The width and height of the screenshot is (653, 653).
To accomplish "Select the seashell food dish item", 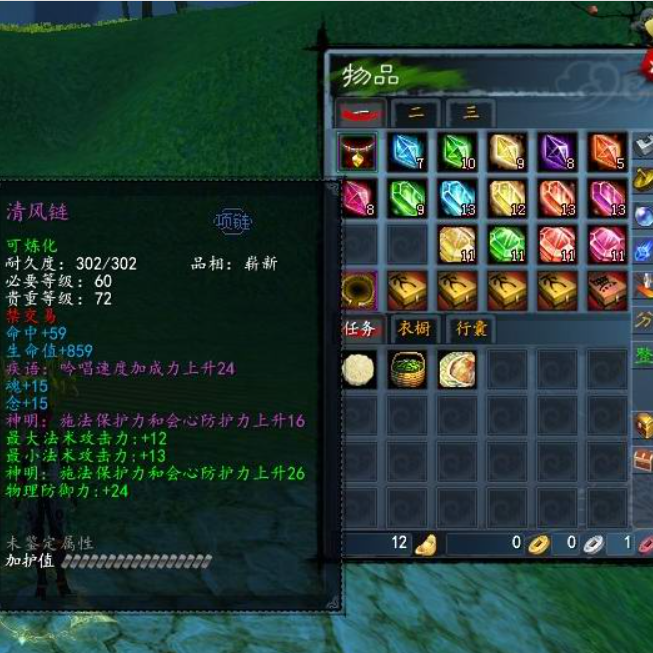I will (x=457, y=369).
